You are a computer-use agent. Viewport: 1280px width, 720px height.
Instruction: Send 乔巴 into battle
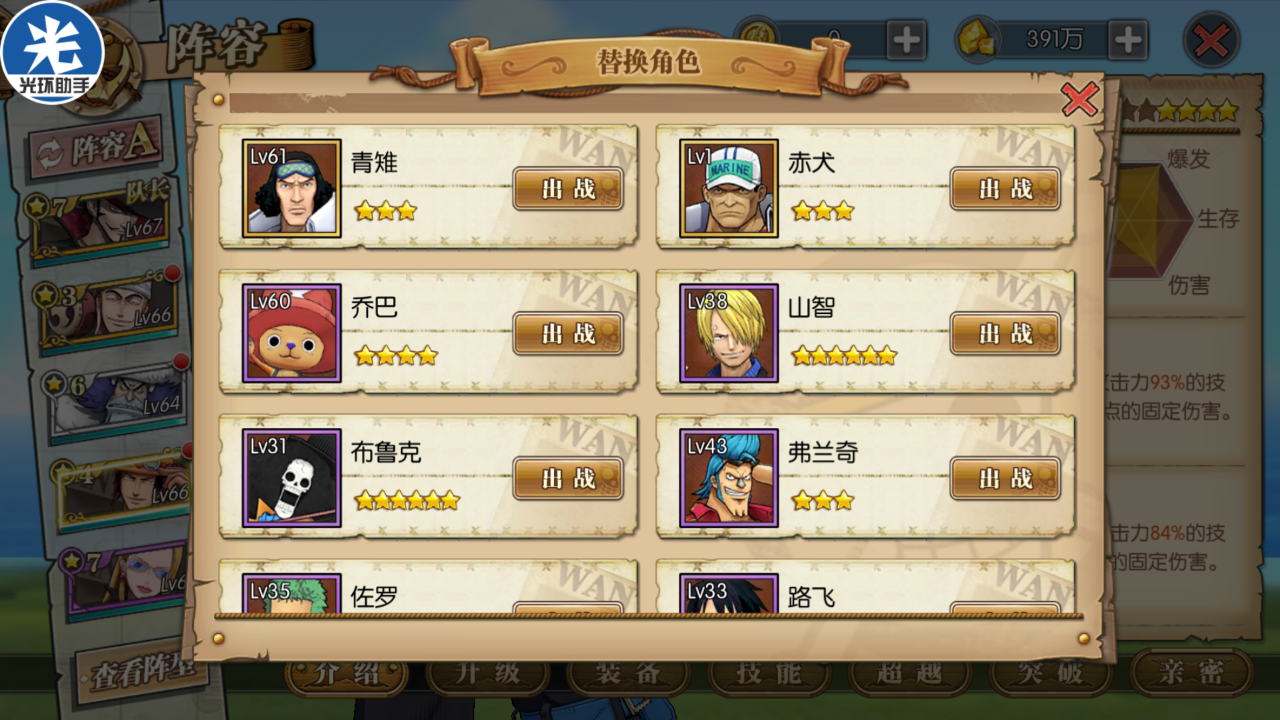coord(568,333)
